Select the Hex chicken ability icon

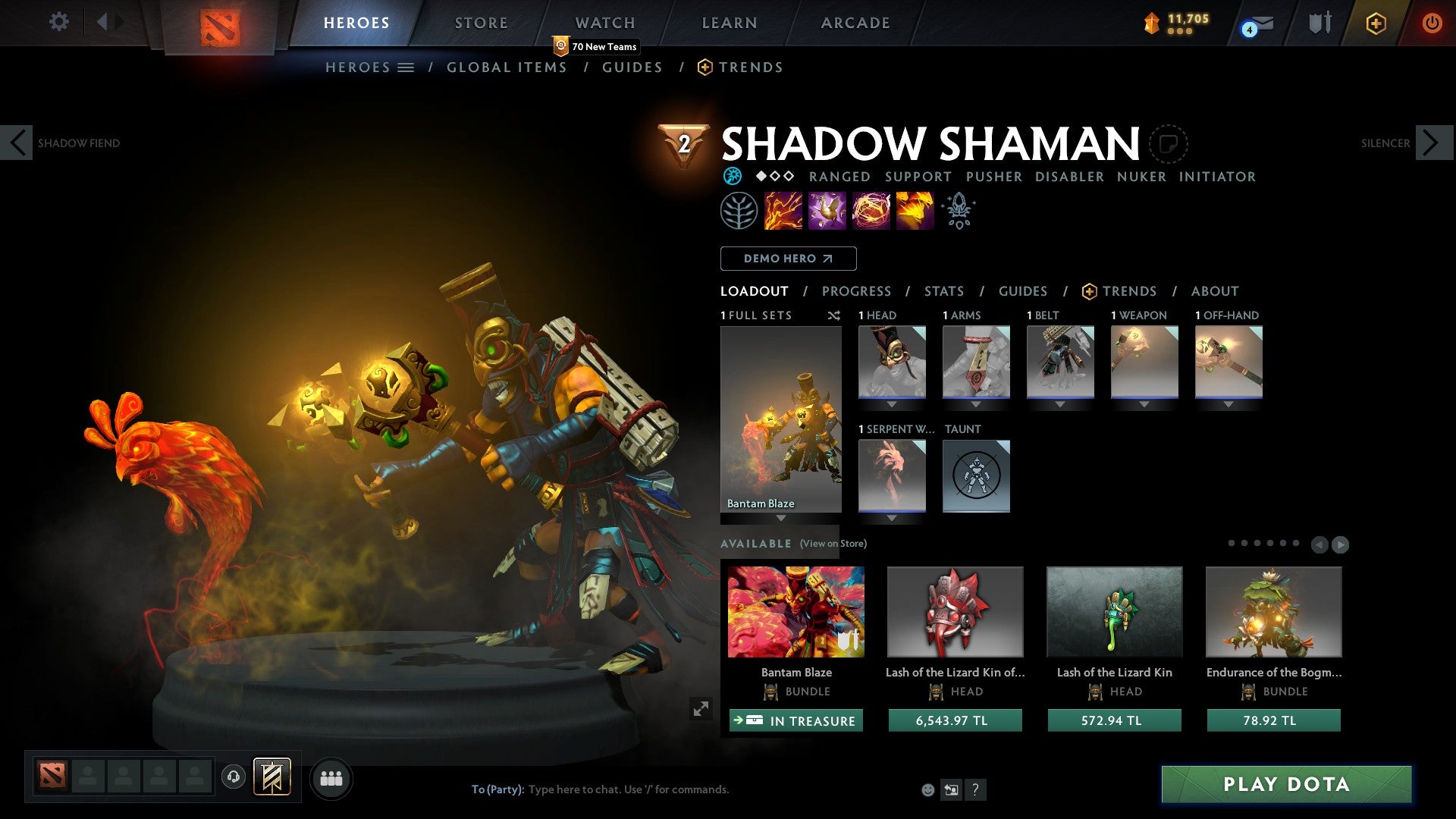point(827,211)
